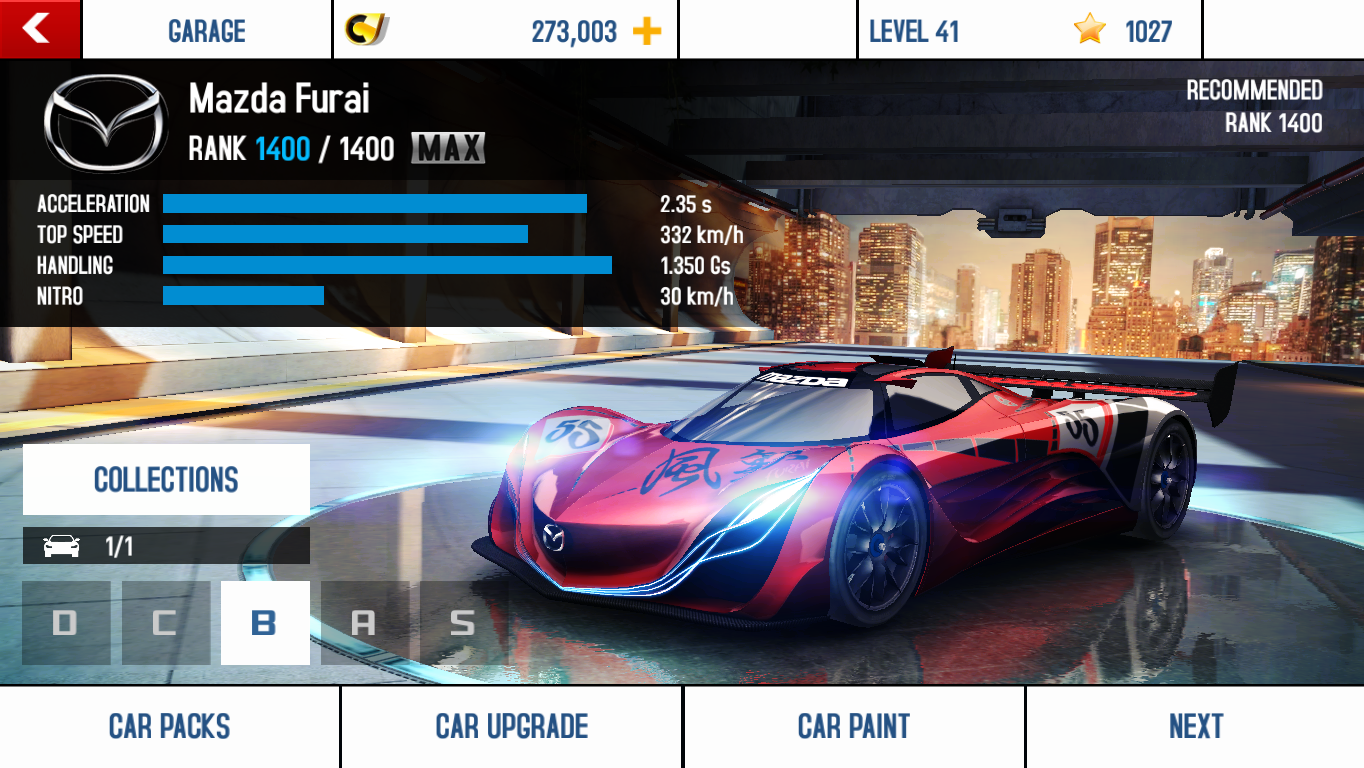The height and width of the screenshot is (768, 1364).
Task: Switch to the S class tab
Action: tap(462, 623)
